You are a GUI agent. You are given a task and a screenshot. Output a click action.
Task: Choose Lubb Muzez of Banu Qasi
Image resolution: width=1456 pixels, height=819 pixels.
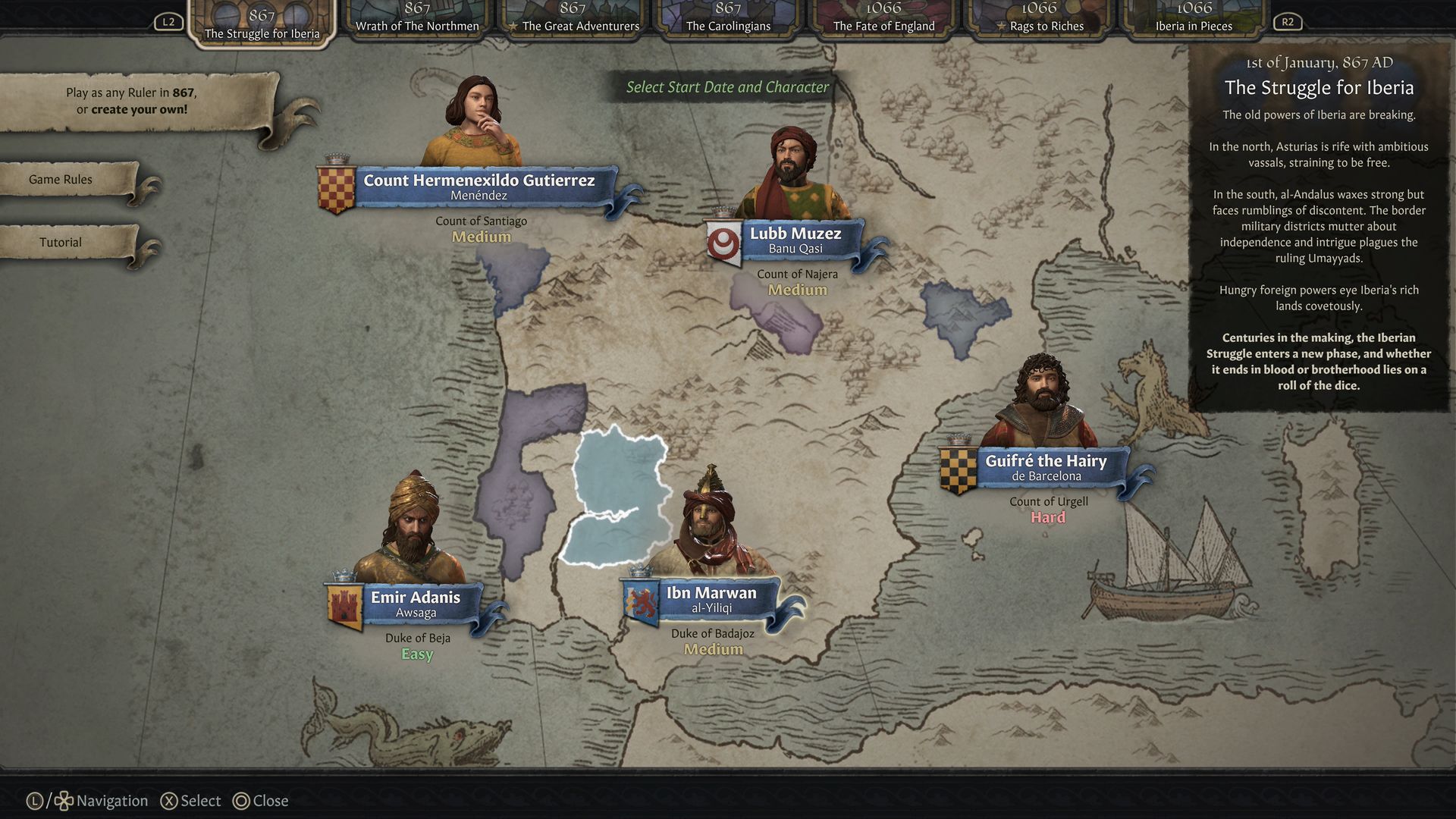795,240
